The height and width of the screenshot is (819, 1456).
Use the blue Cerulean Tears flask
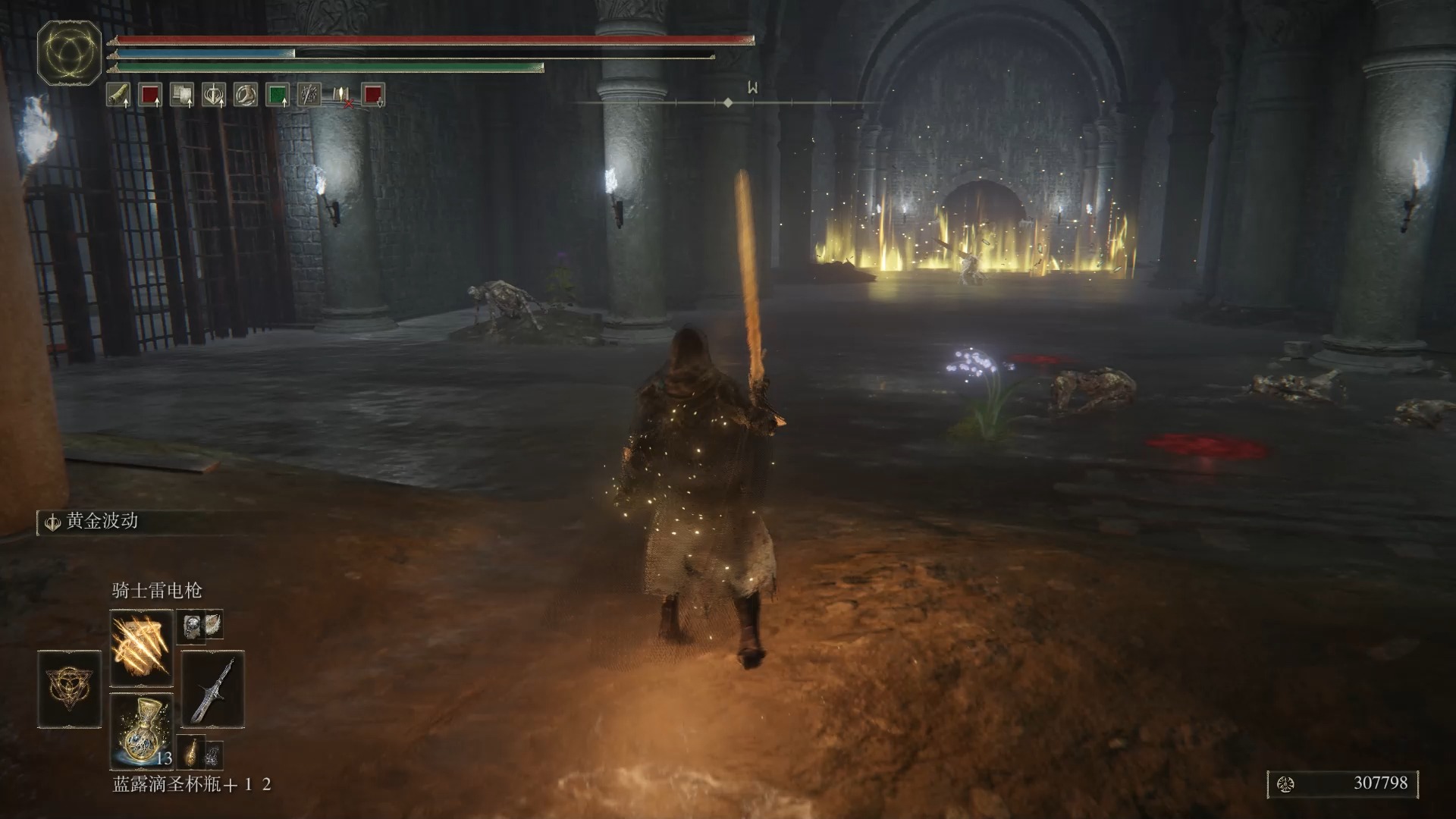(x=141, y=730)
